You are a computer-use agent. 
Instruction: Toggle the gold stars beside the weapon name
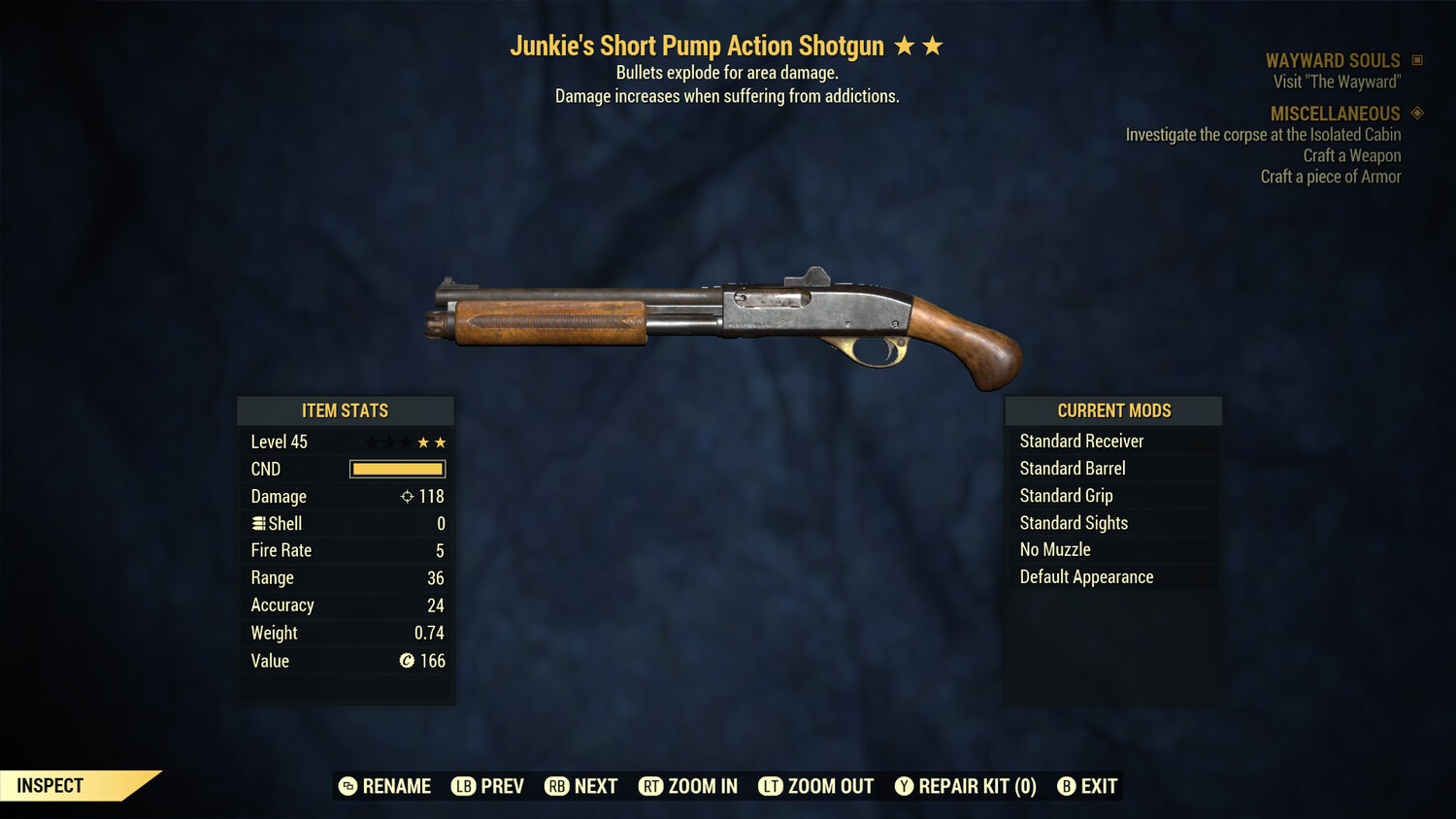click(x=919, y=45)
